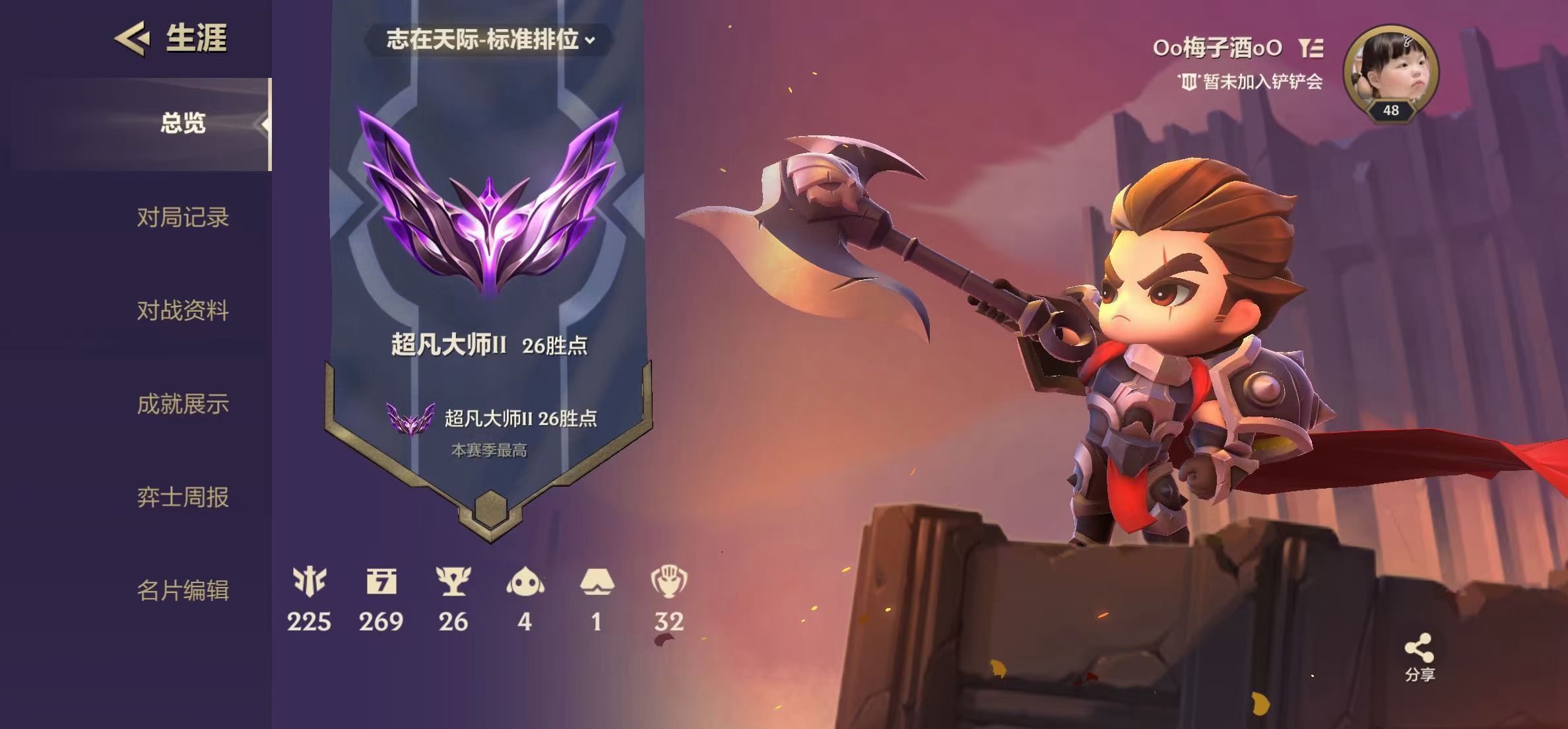
Task: Tap the trophy icon showing 26
Action: [x=453, y=582]
